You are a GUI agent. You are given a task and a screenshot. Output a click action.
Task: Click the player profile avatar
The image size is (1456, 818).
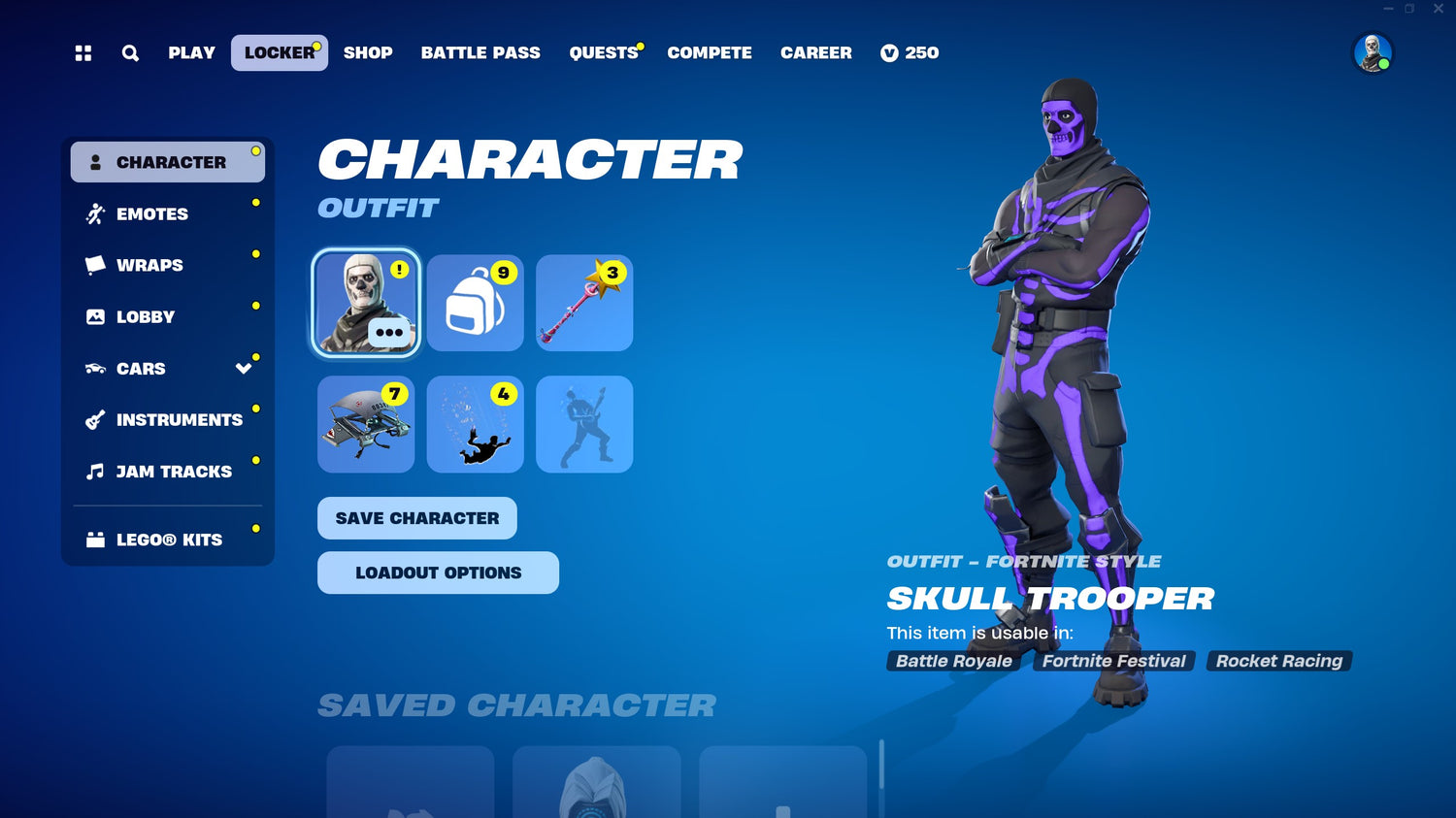pyautogui.click(x=1373, y=53)
